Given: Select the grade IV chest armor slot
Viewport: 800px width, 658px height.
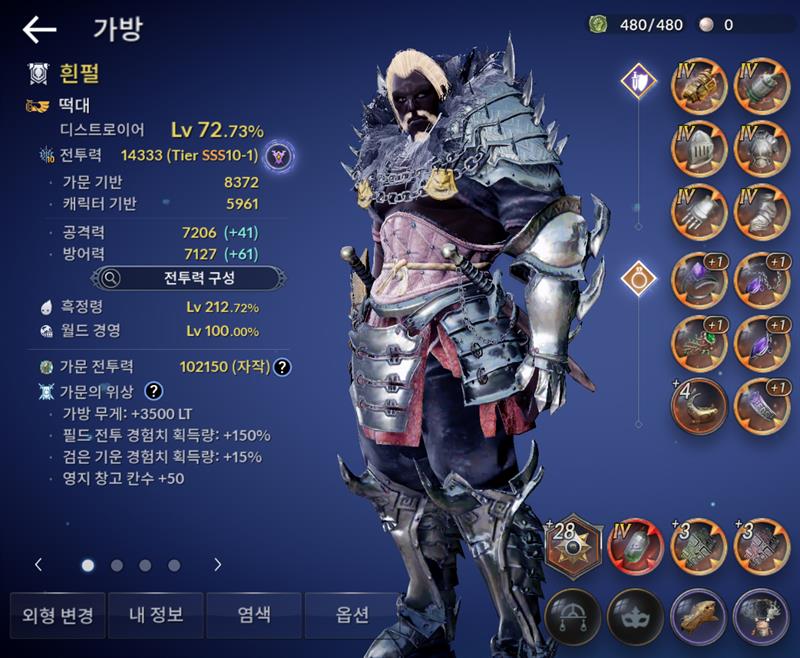Looking at the screenshot, I should [762, 148].
